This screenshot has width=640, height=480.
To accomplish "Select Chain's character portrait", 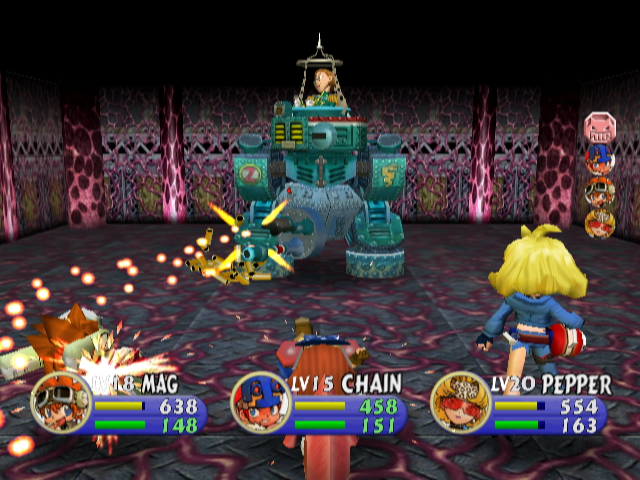I will pyautogui.click(x=254, y=402).
